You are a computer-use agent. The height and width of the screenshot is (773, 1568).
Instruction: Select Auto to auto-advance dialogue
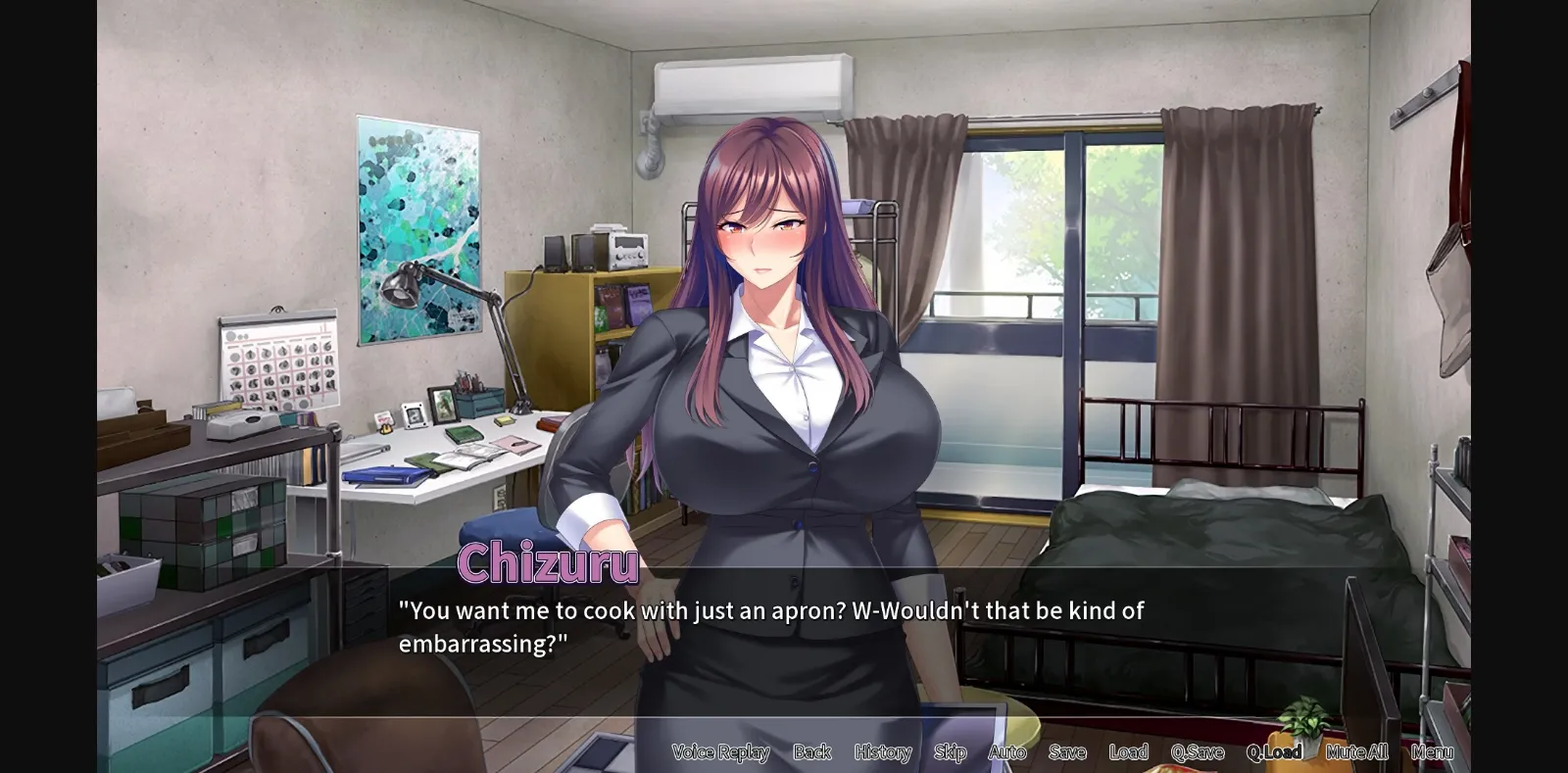tap(1007, 751)
